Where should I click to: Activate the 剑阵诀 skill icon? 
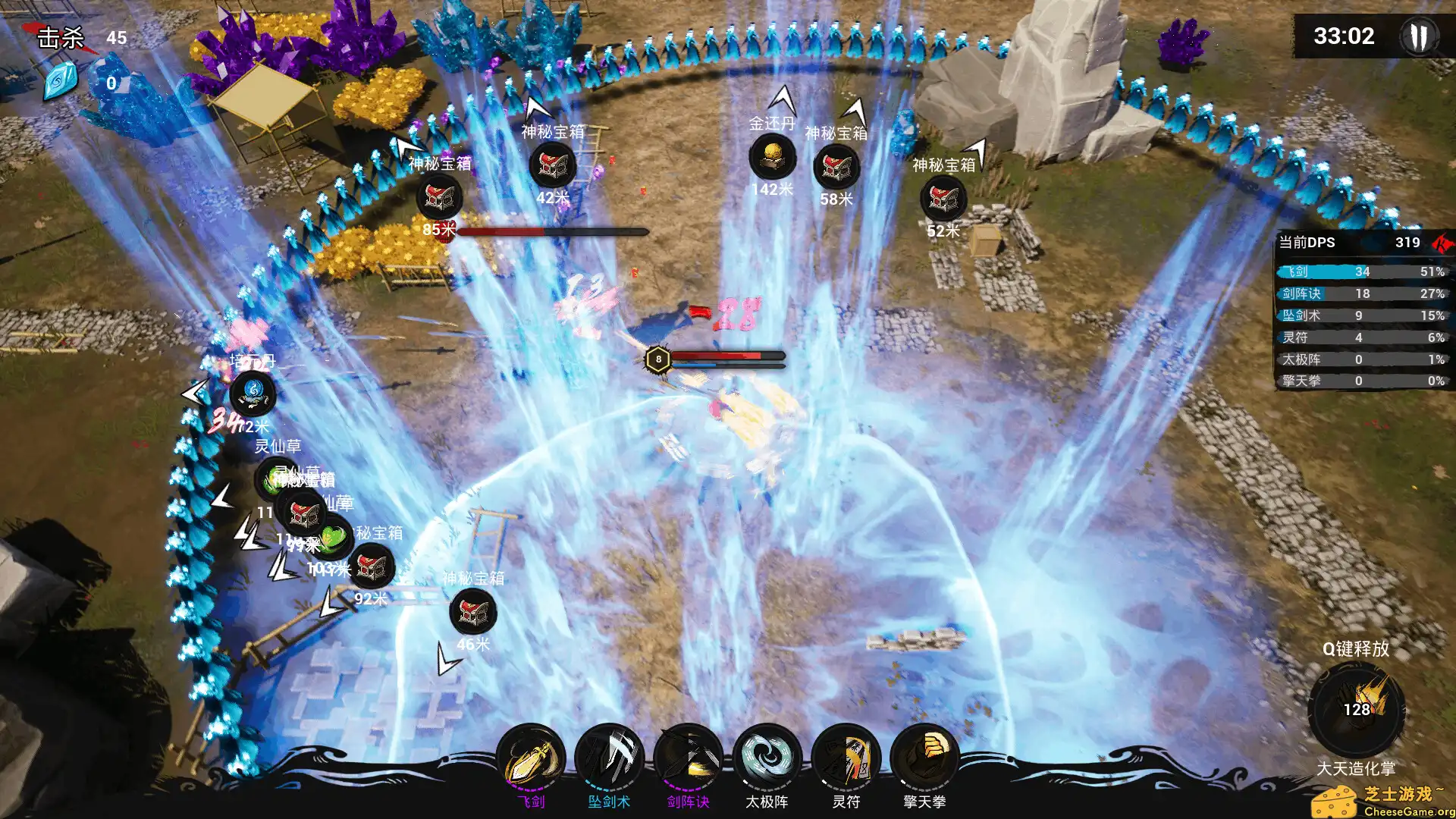pos(691,756)
